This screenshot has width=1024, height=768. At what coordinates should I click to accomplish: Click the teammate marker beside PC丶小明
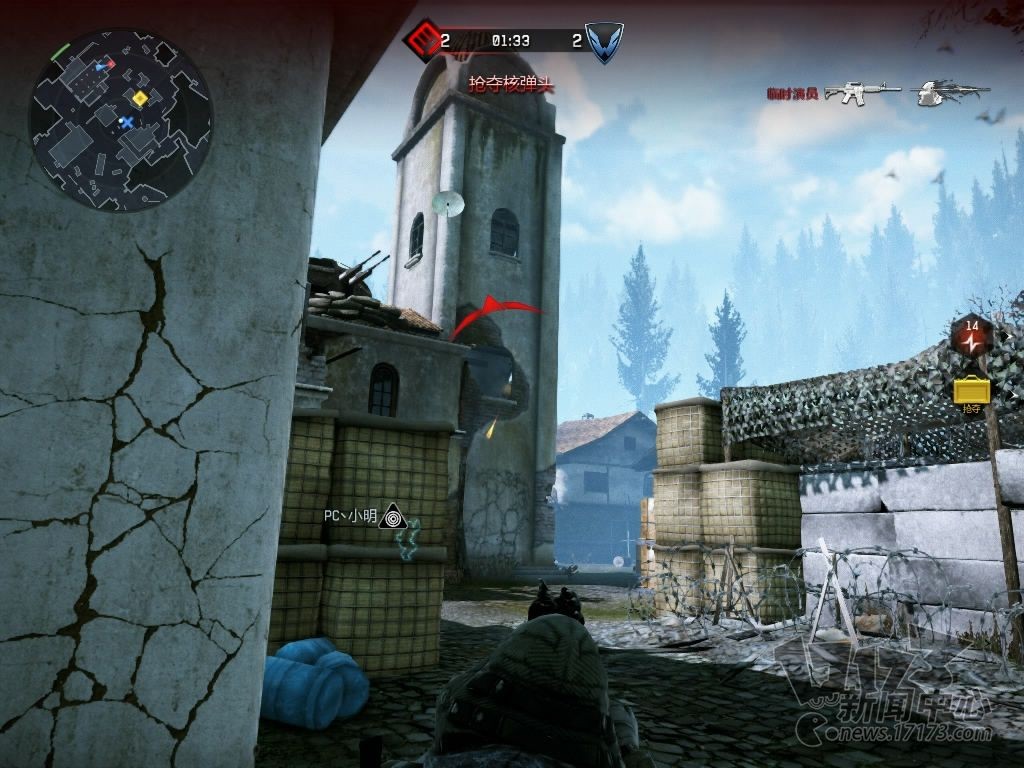tap(394, 517)
